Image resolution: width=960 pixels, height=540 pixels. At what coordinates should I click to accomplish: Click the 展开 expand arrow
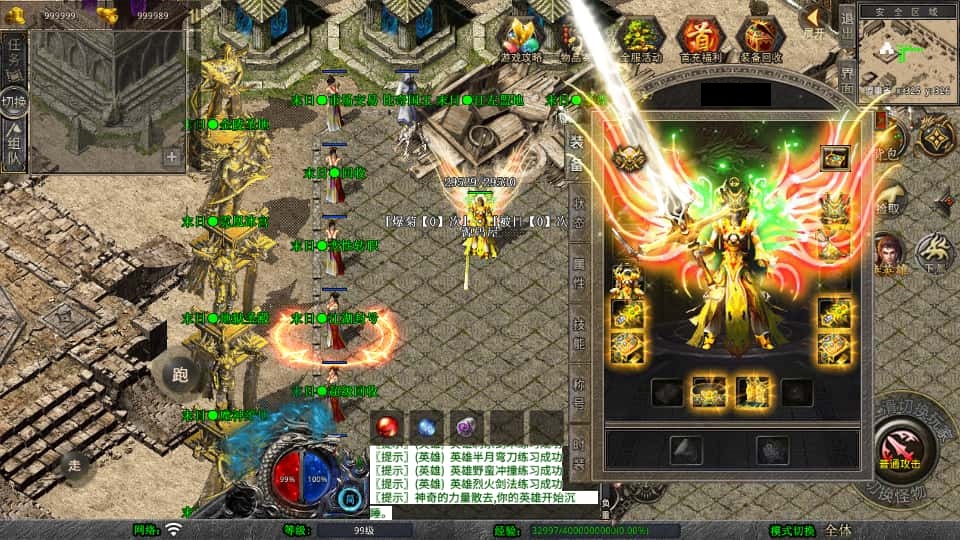point(814,20)
